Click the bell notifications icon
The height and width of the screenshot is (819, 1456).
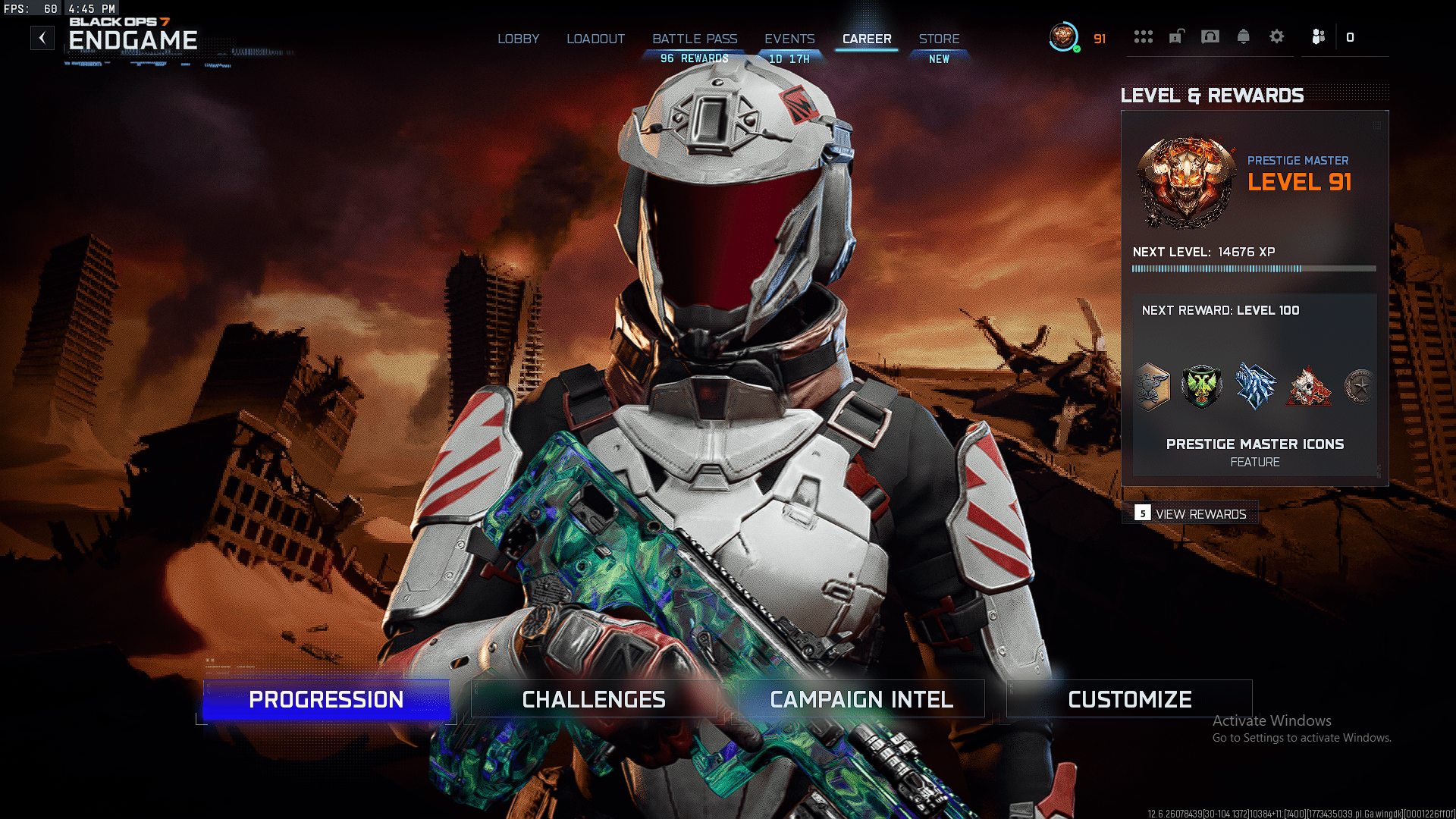[1244, 36]
